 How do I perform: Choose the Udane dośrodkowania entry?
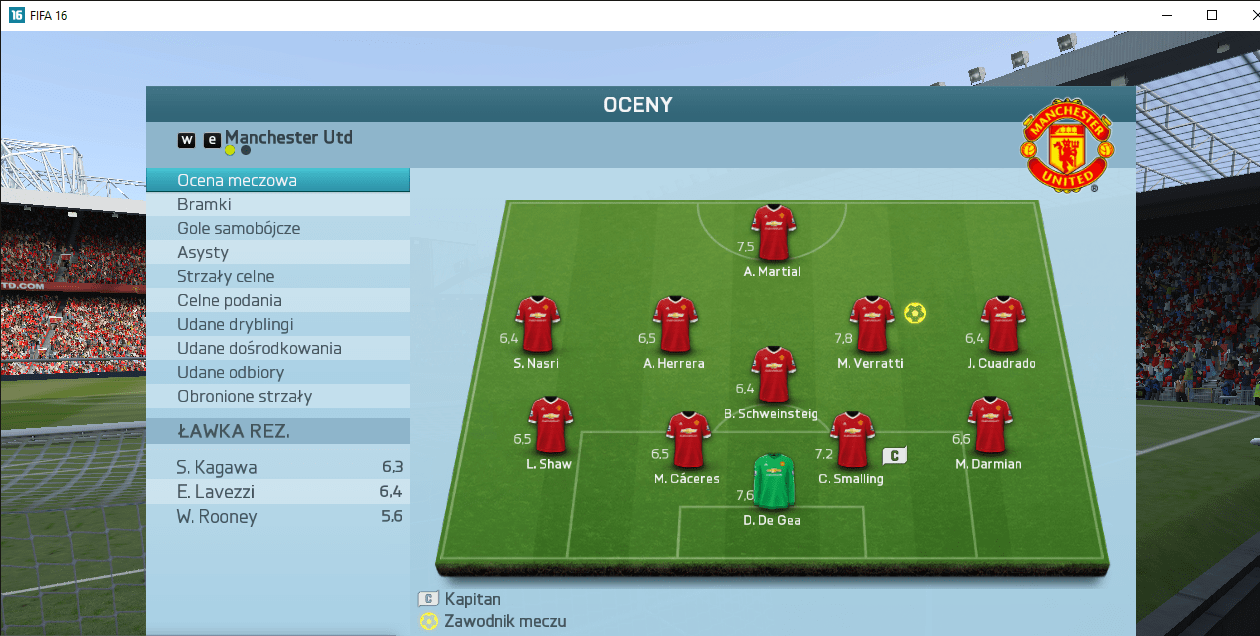tap(277, 348)
